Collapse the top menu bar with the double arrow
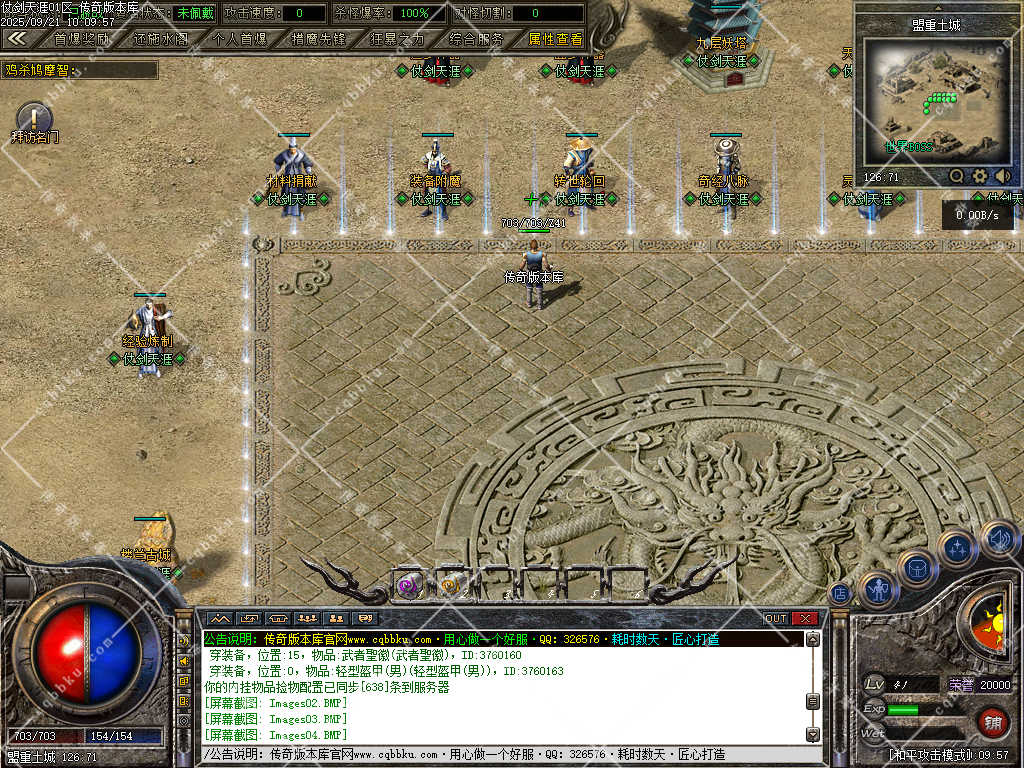The width and height of the screenshot is (1024, 768). (x=17, y=38)
